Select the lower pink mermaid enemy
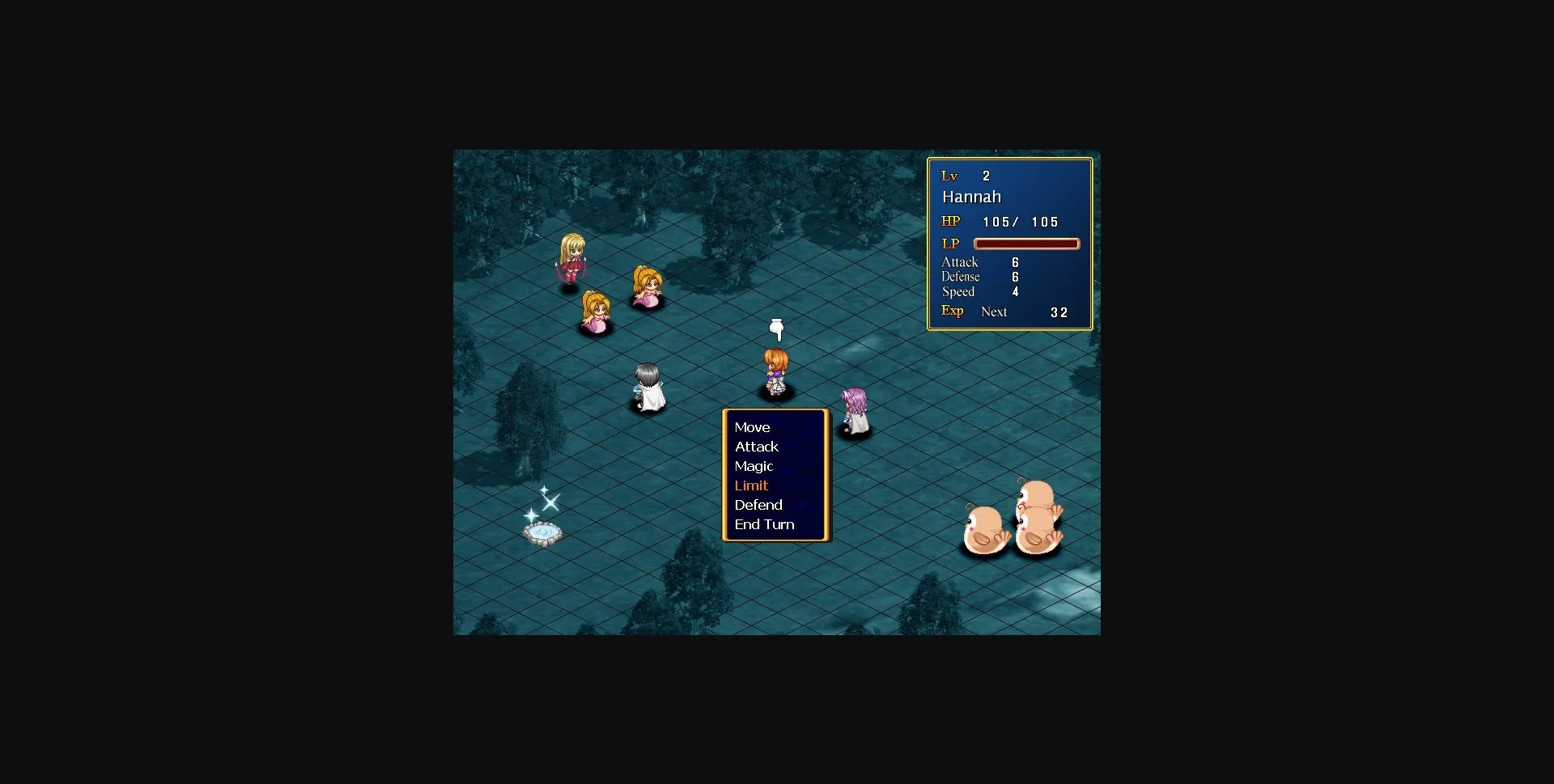 click(597, 314)
